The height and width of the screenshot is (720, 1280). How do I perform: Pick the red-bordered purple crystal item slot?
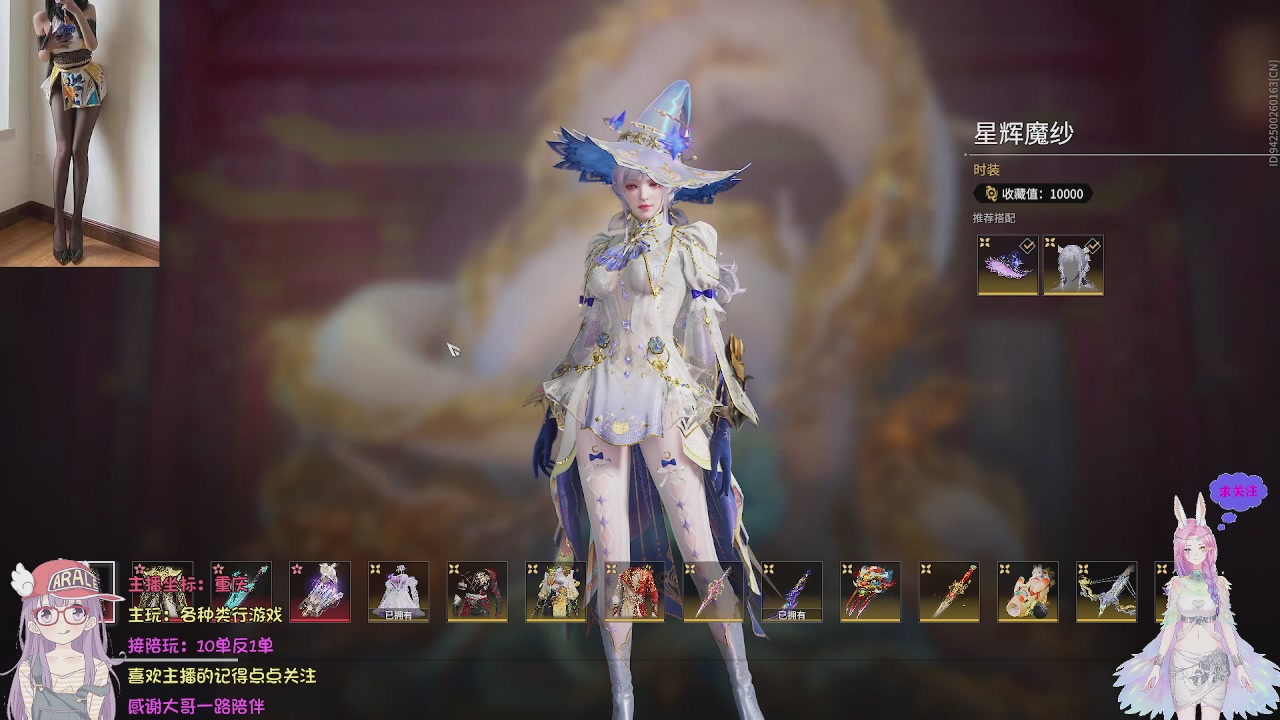(x=320, y=591)
